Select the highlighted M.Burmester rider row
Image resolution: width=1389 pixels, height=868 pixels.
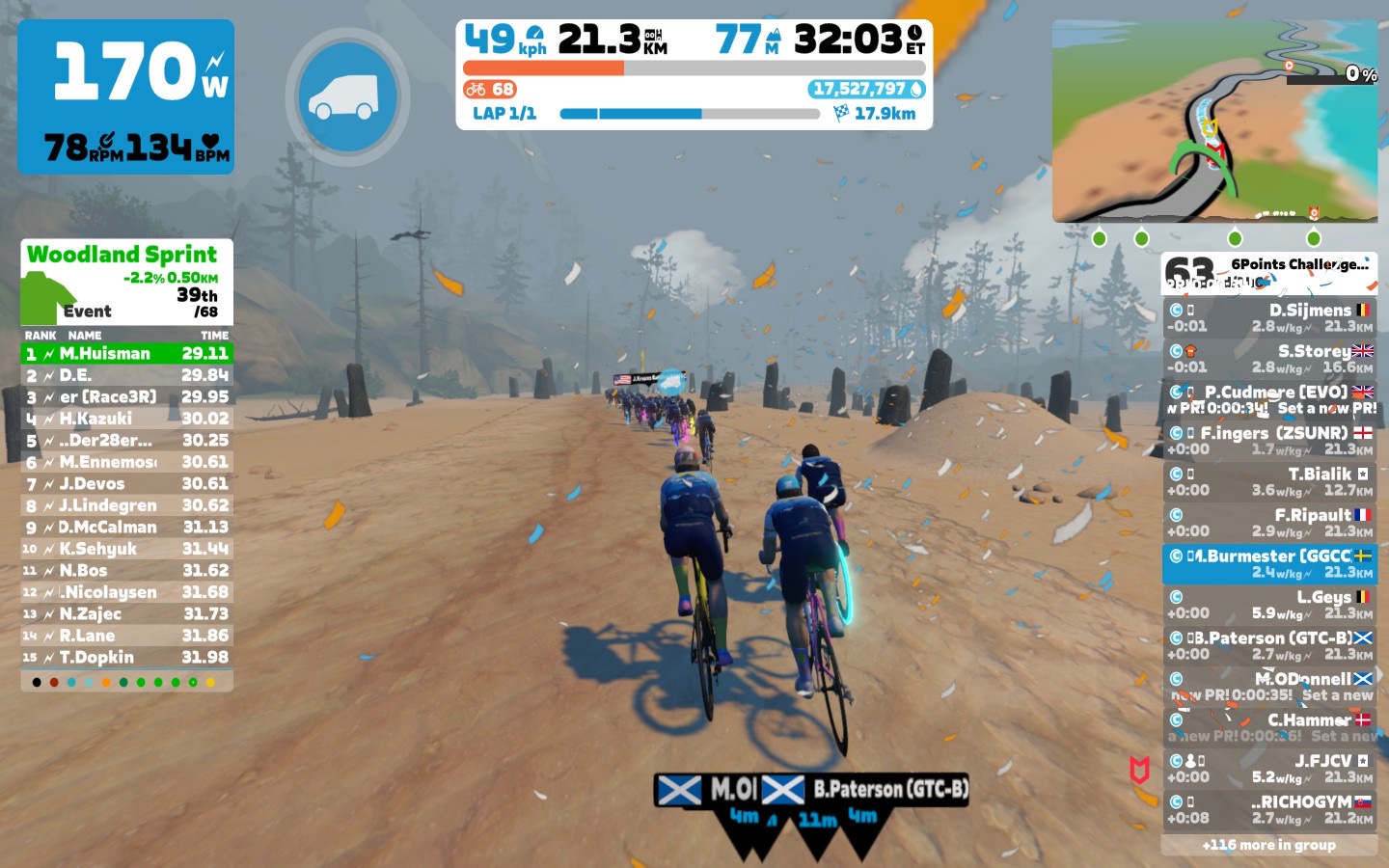click(x=1268, y=564)
